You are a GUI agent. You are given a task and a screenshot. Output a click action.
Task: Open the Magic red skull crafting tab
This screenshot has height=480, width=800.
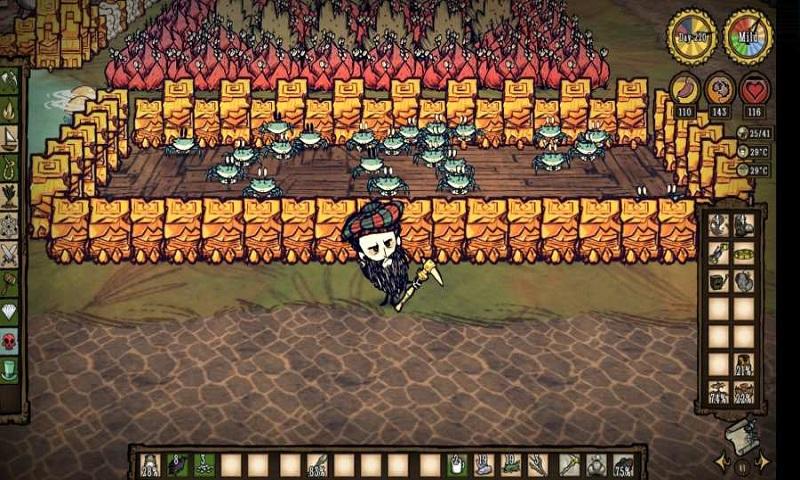12,342
